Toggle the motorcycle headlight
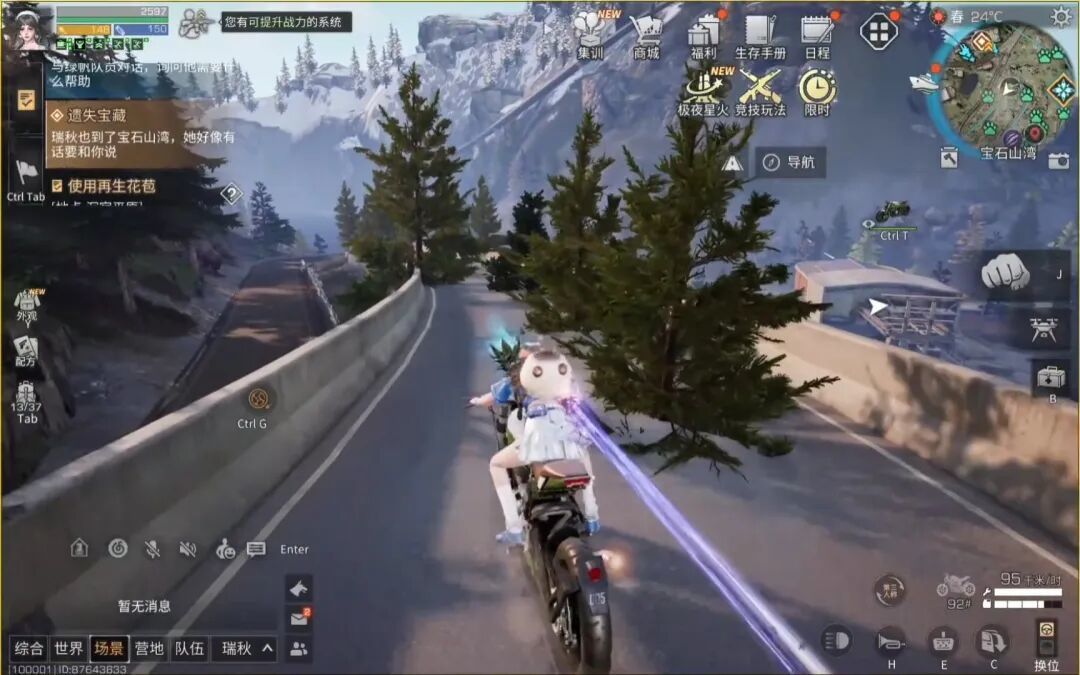 (837, 640)
